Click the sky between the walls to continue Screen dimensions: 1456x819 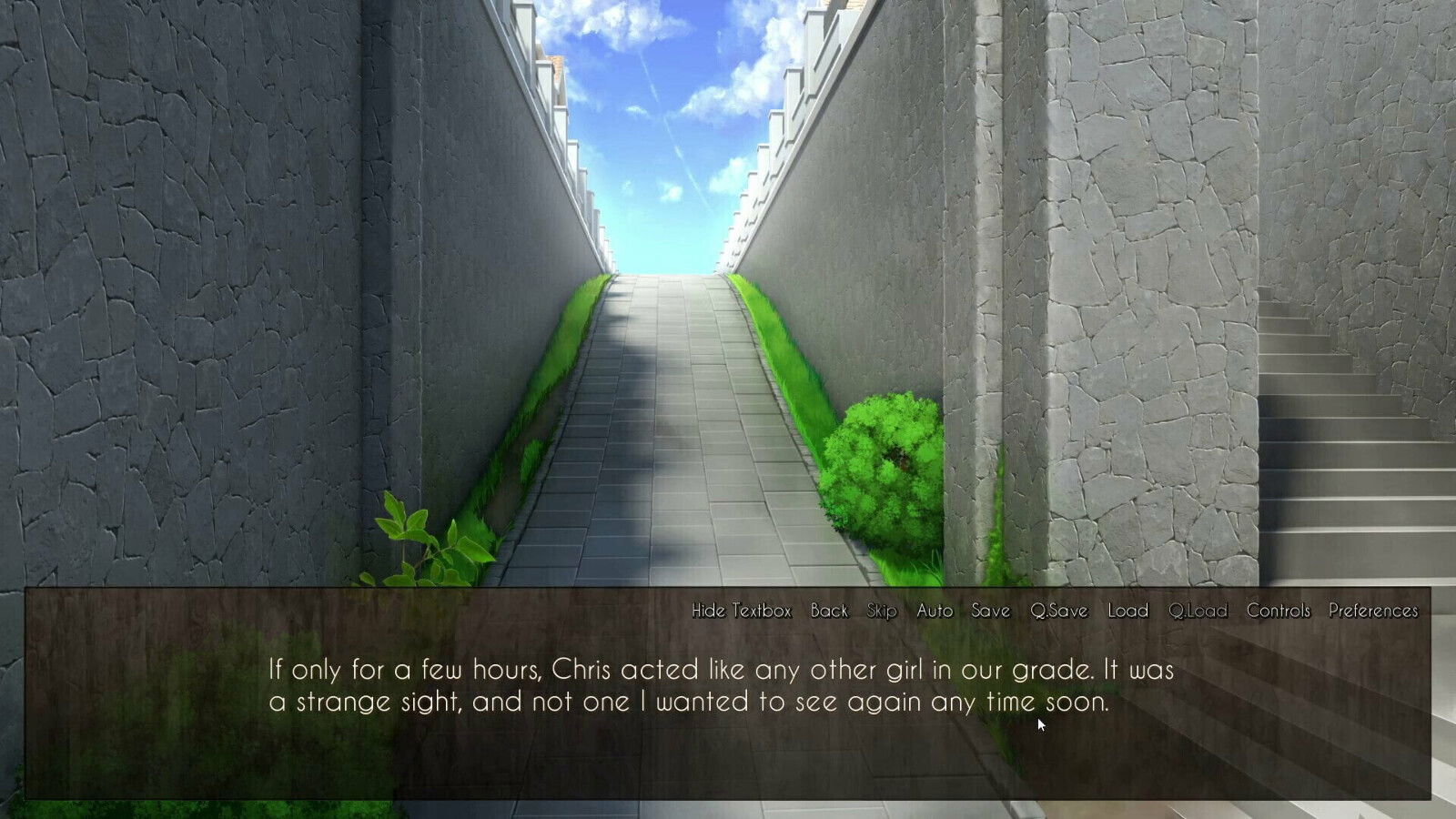664,136
